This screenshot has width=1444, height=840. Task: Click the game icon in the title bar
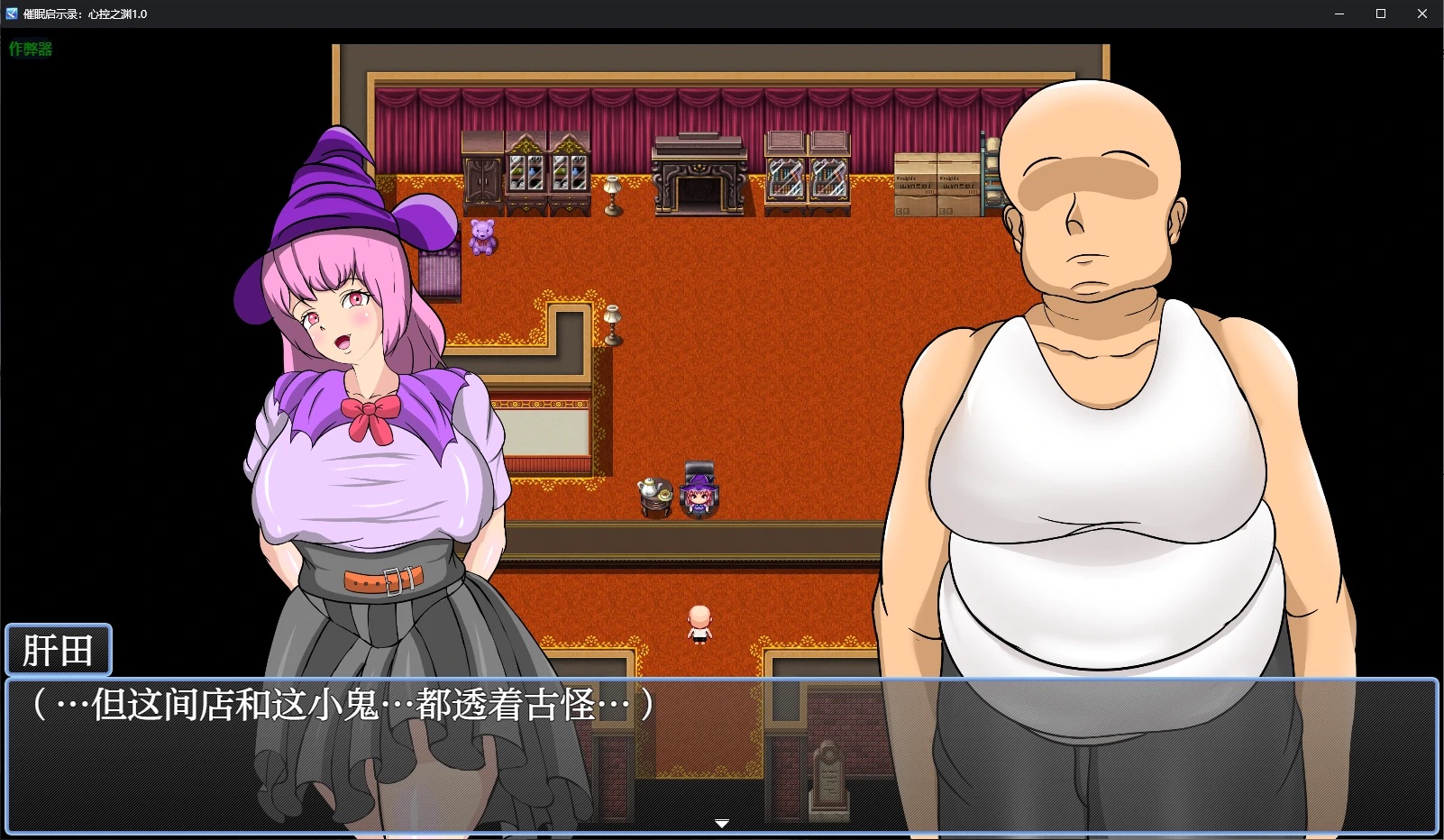13,13
